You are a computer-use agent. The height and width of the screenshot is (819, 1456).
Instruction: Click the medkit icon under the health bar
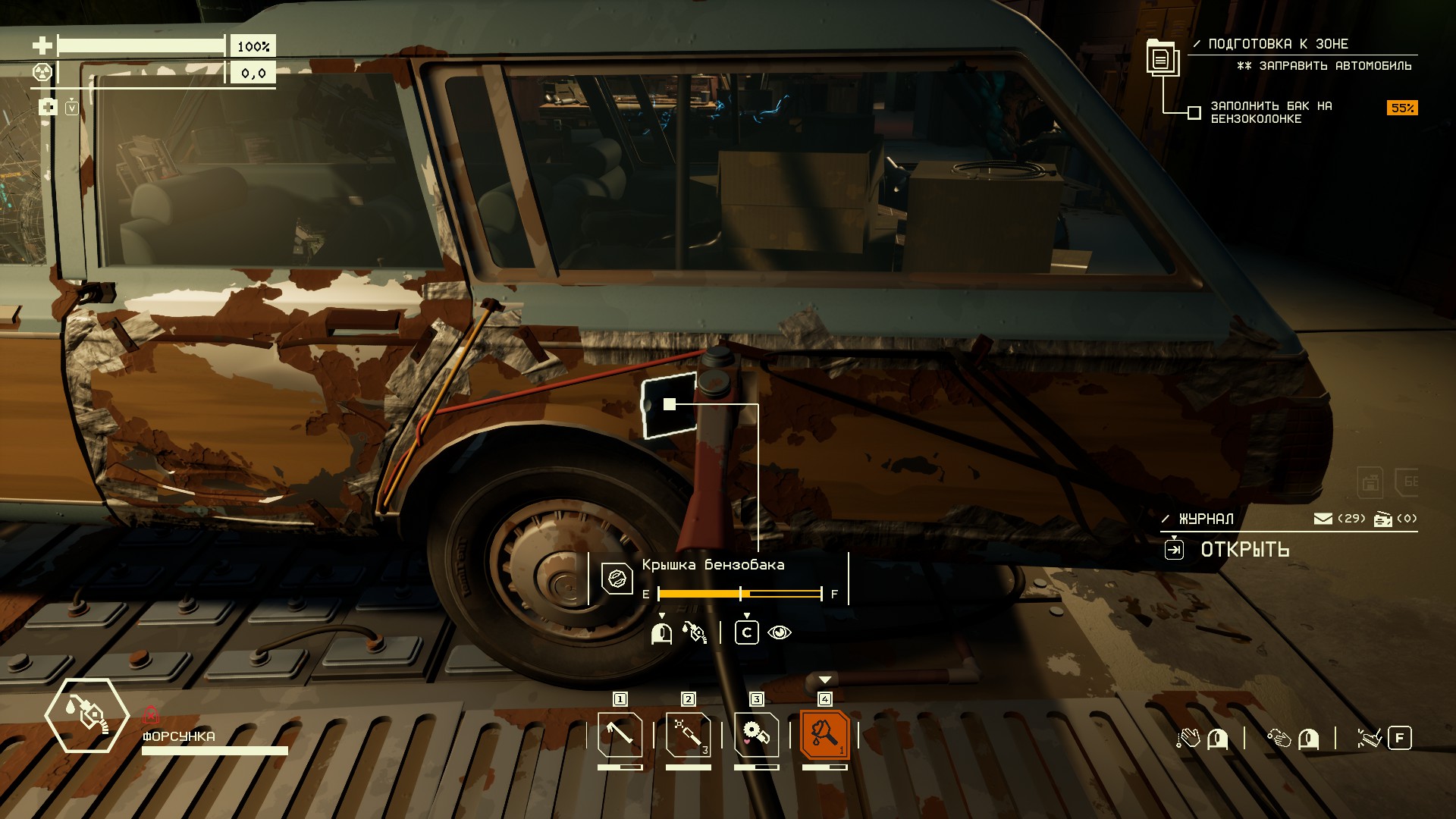point(48,107)
